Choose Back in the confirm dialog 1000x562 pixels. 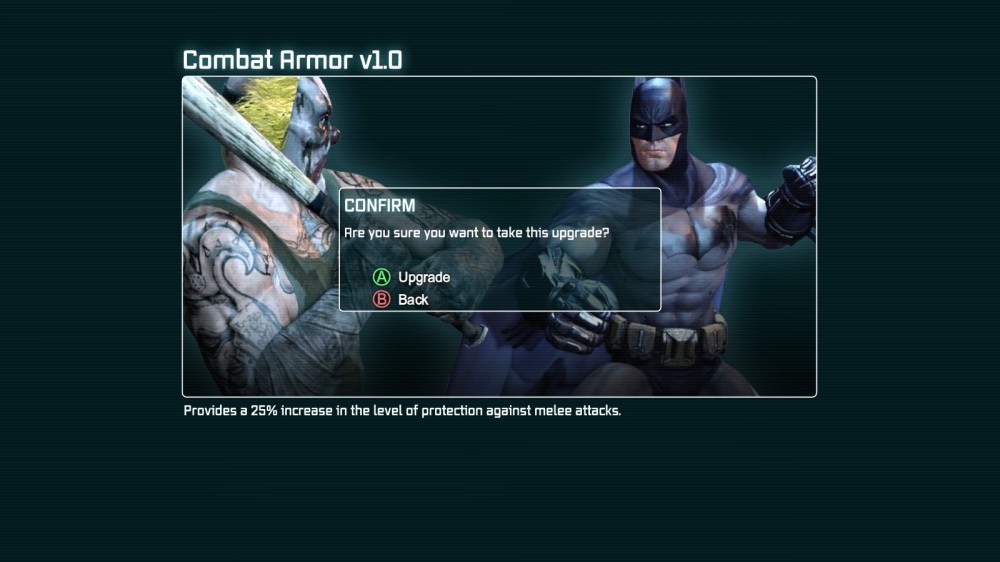point(401,299)
